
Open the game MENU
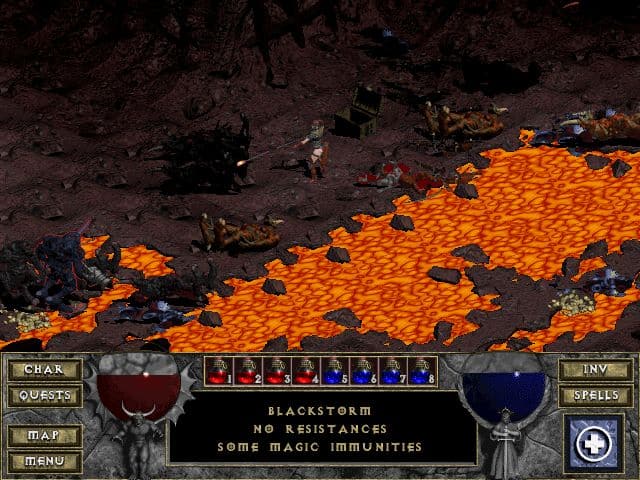click(45, 461)
